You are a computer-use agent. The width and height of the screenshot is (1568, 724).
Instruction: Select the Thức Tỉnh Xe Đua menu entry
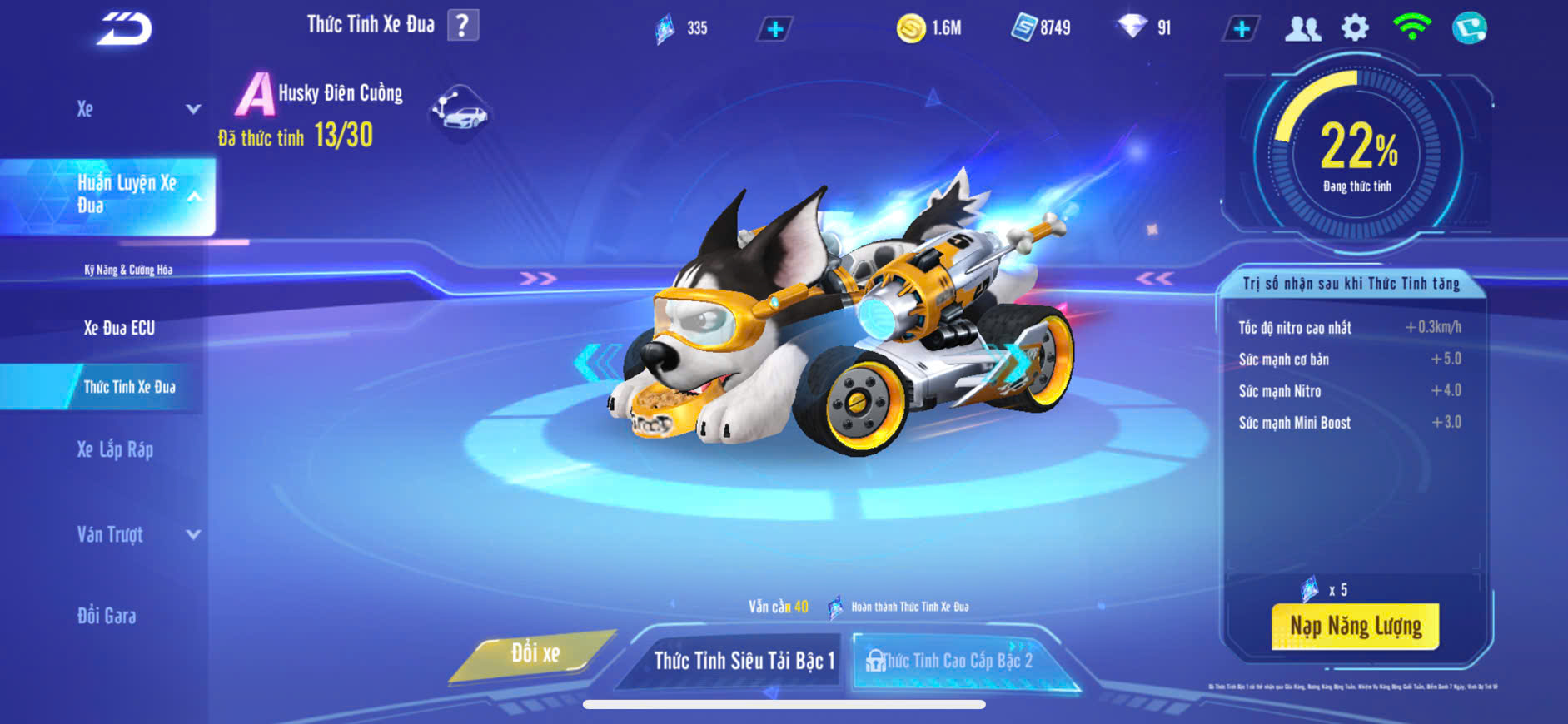tap(129, 387)
